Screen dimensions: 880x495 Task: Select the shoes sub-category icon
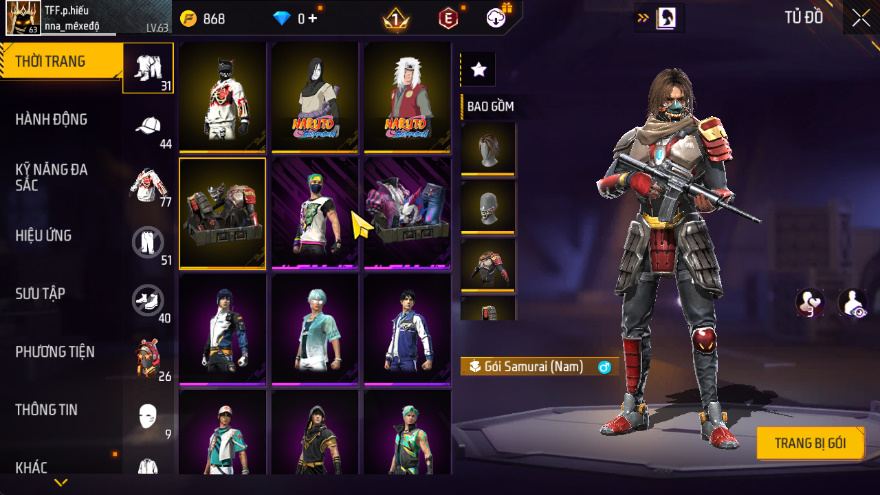pyautogui.click(x=148, y=299)
